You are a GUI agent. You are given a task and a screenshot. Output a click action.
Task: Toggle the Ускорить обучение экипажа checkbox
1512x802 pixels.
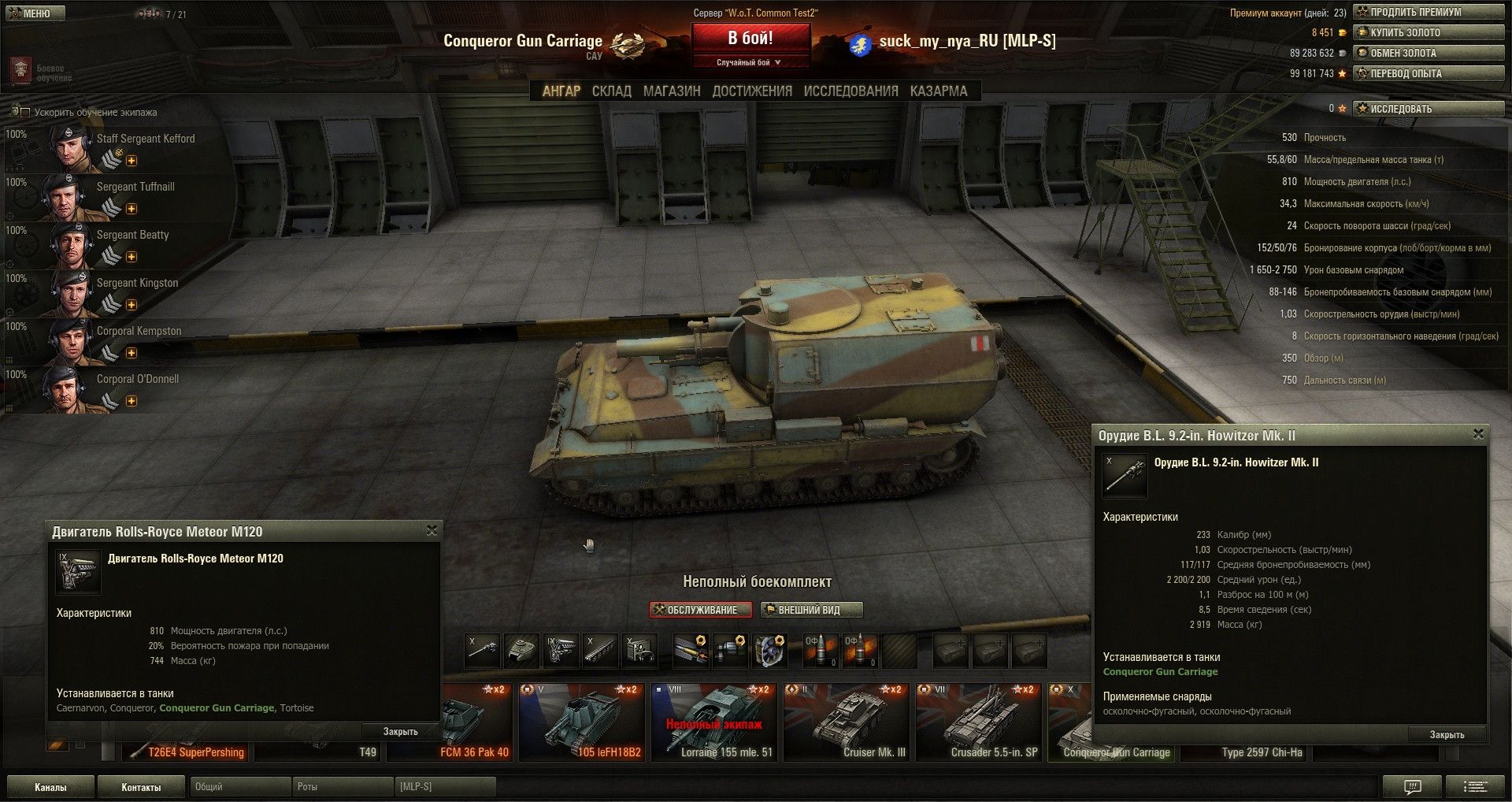[25, 113]
